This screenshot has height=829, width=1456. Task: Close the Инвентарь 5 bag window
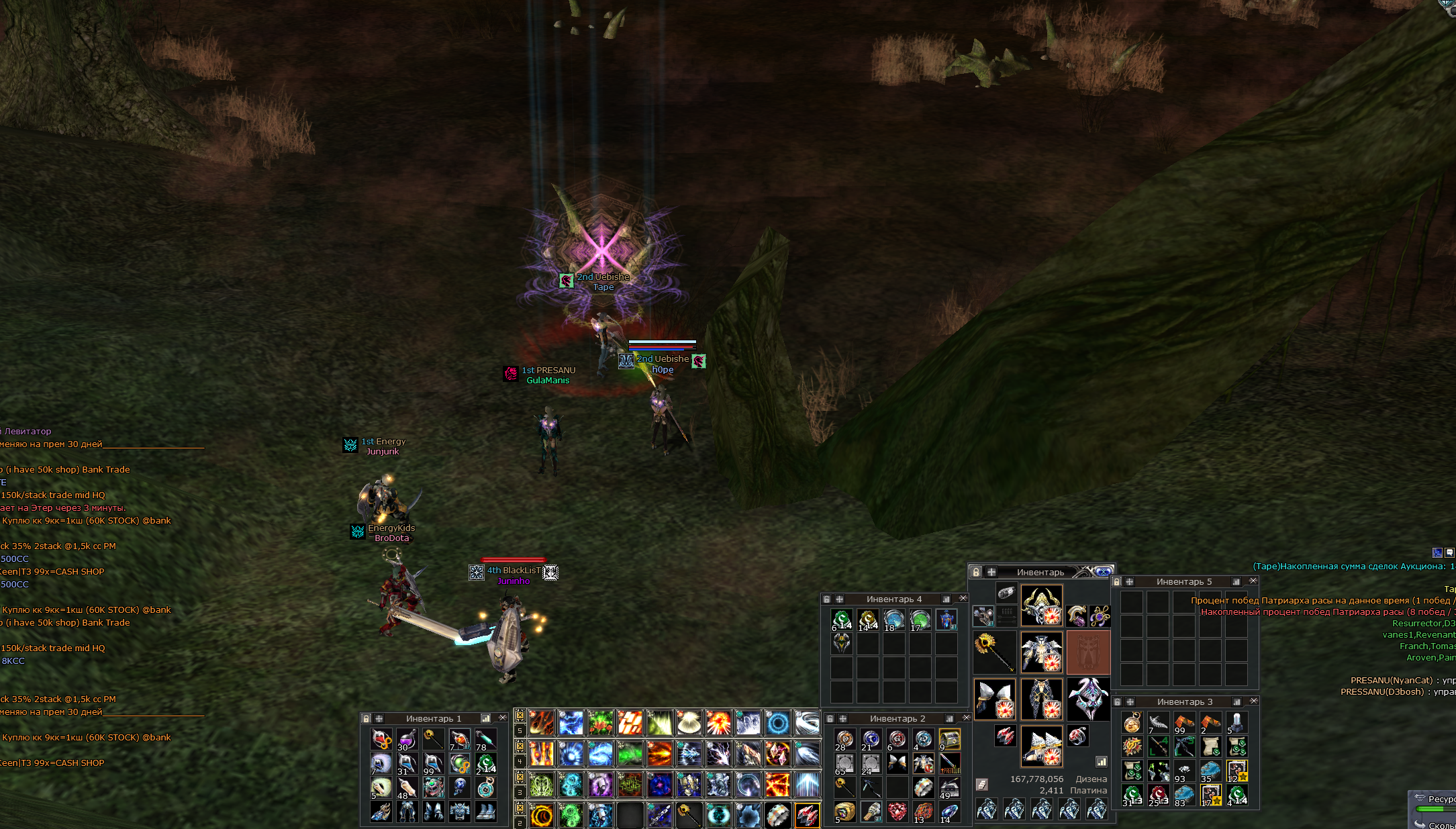tap(1253, 581)
